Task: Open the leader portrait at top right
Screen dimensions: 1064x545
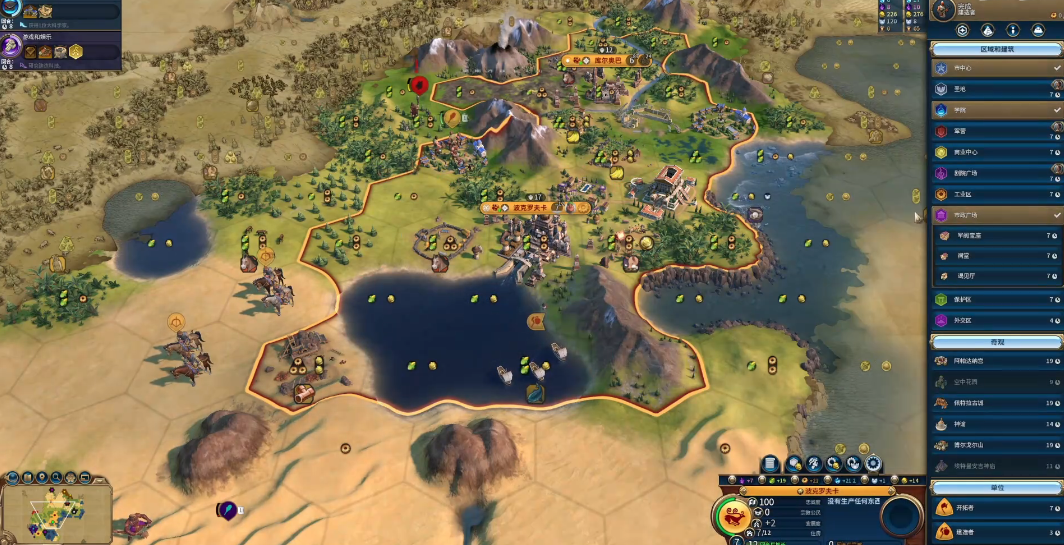Action: click(x=944, y=9)
